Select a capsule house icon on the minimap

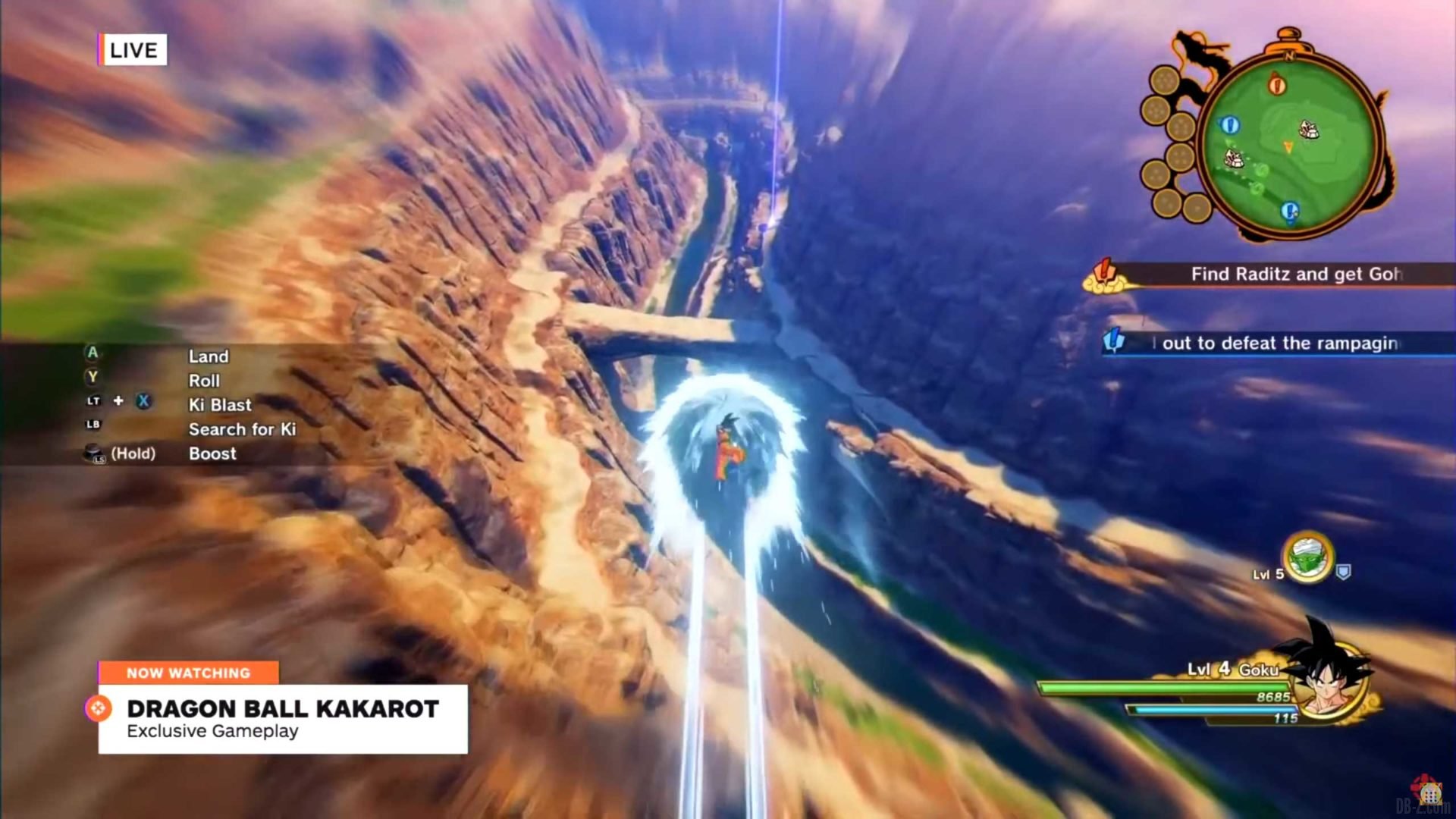[1310, 130]
